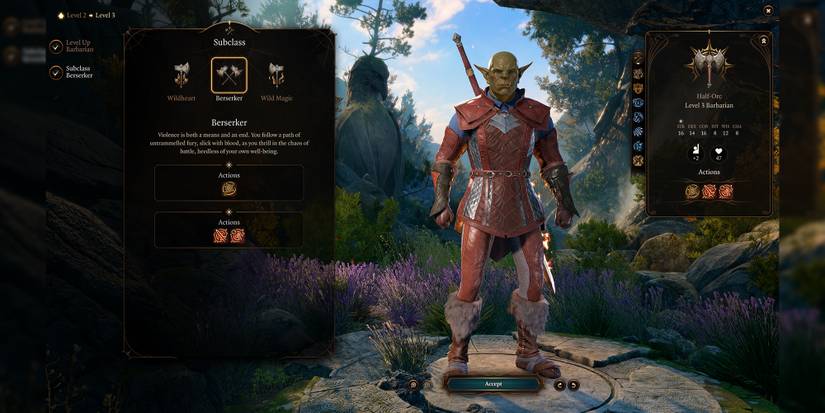Image resolution: width=825 pixels, height=413 pixels.
Task: Click the Barbarian axe class emblem
Action: [x=709, y=64]
